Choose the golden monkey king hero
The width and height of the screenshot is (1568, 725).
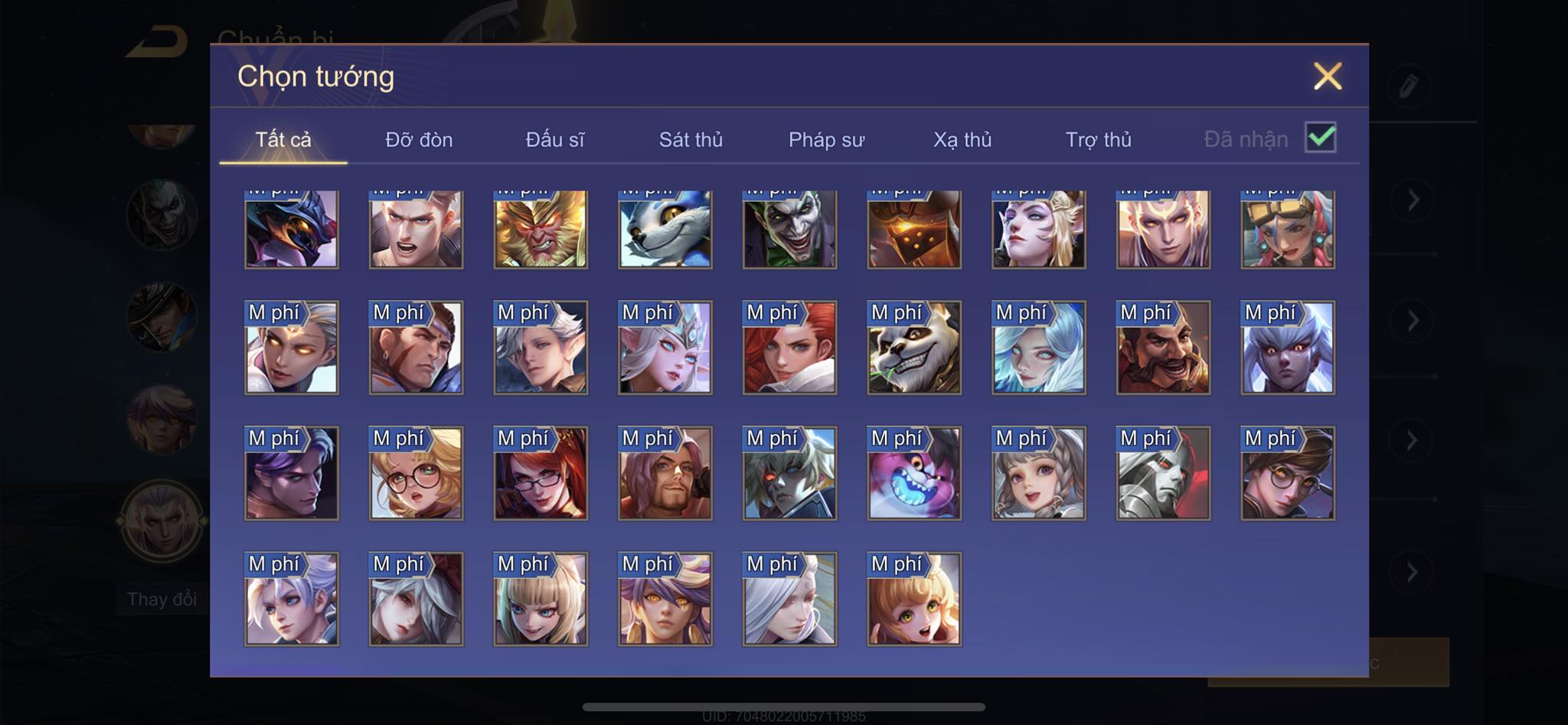(541, 229)
